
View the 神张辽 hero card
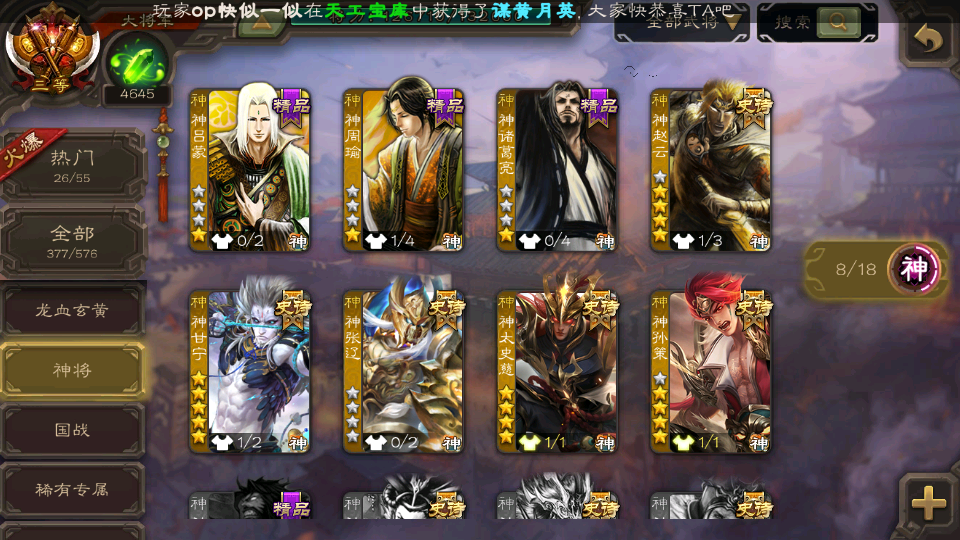click(x=404, y=370)
